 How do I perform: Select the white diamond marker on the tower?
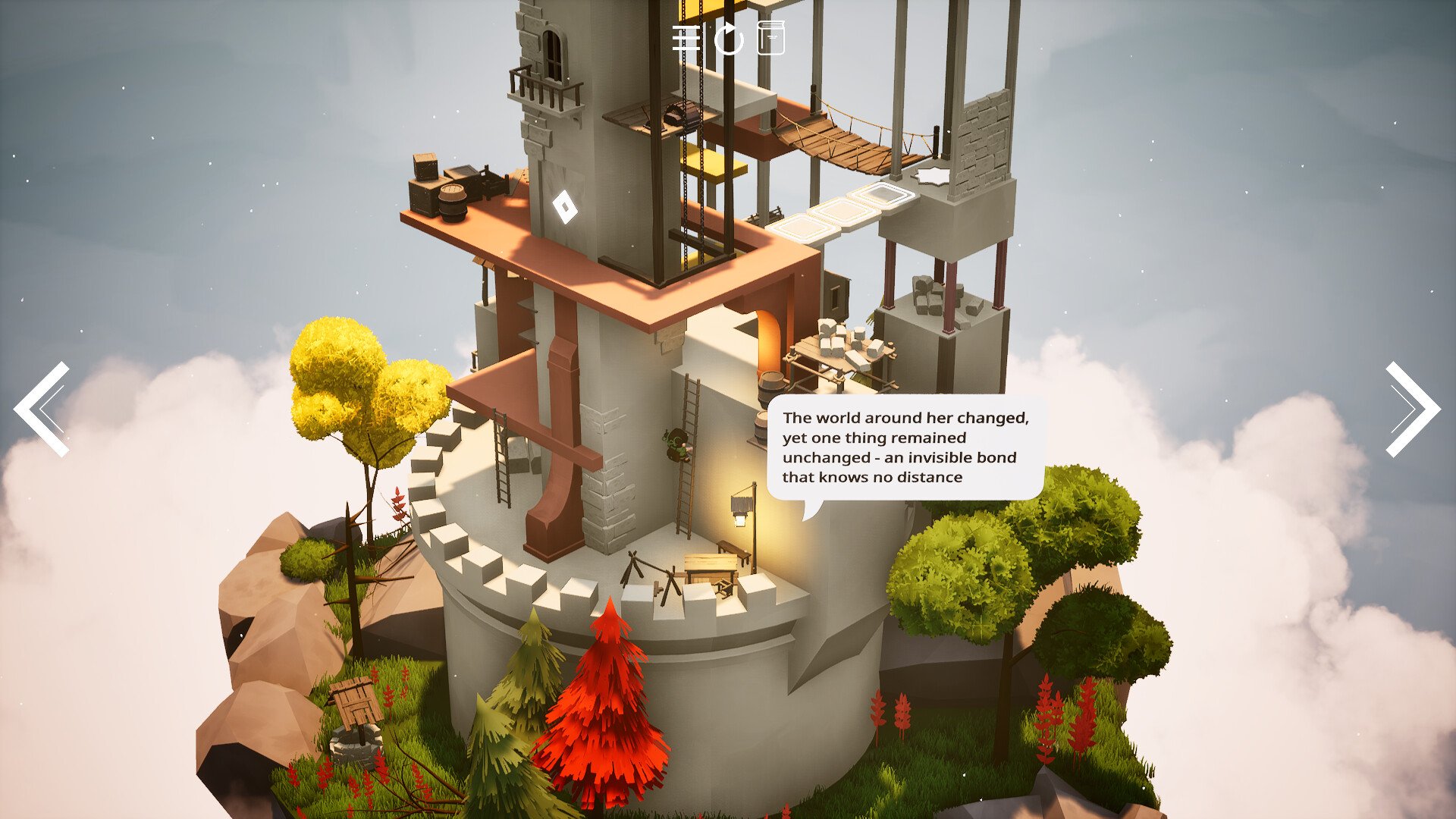564,206
